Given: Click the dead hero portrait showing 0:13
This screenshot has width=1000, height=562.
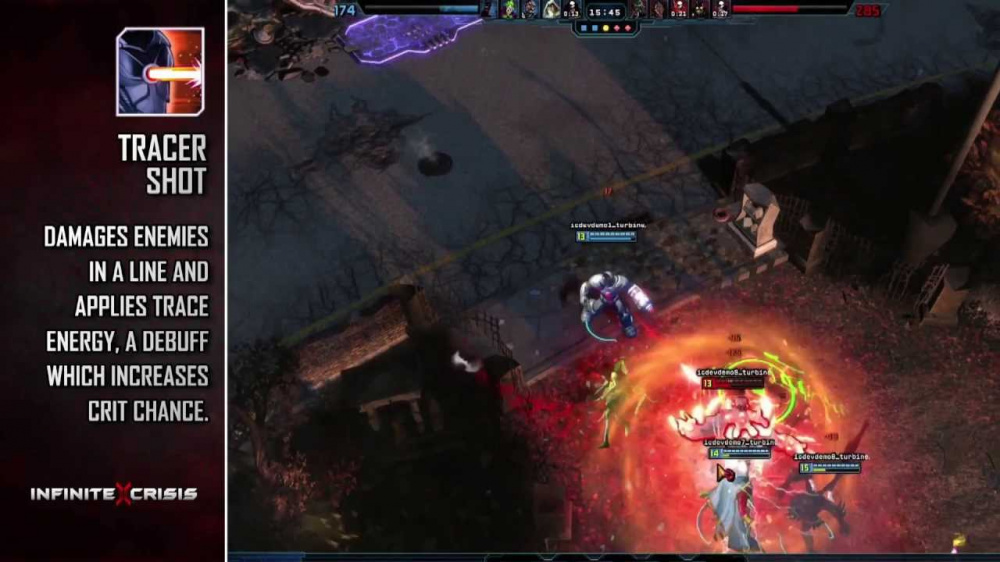Looking at the screenshot, I should 571,9.
